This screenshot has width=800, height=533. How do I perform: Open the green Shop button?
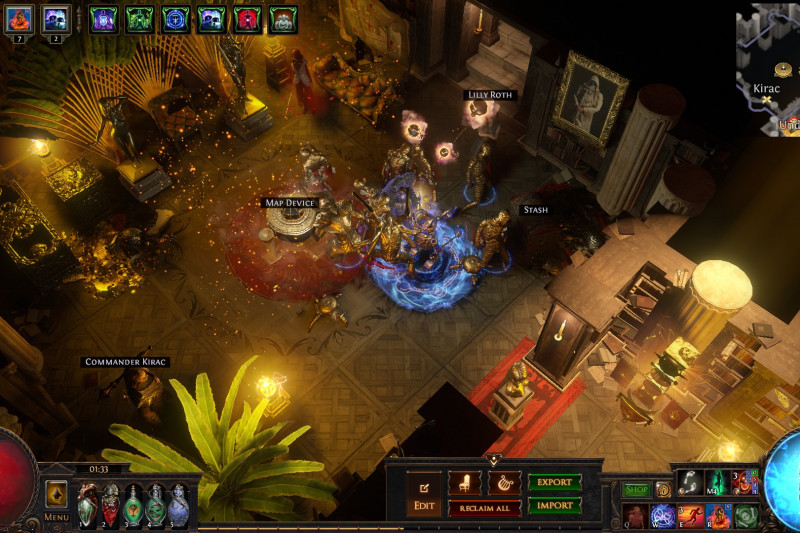(637, 490)
